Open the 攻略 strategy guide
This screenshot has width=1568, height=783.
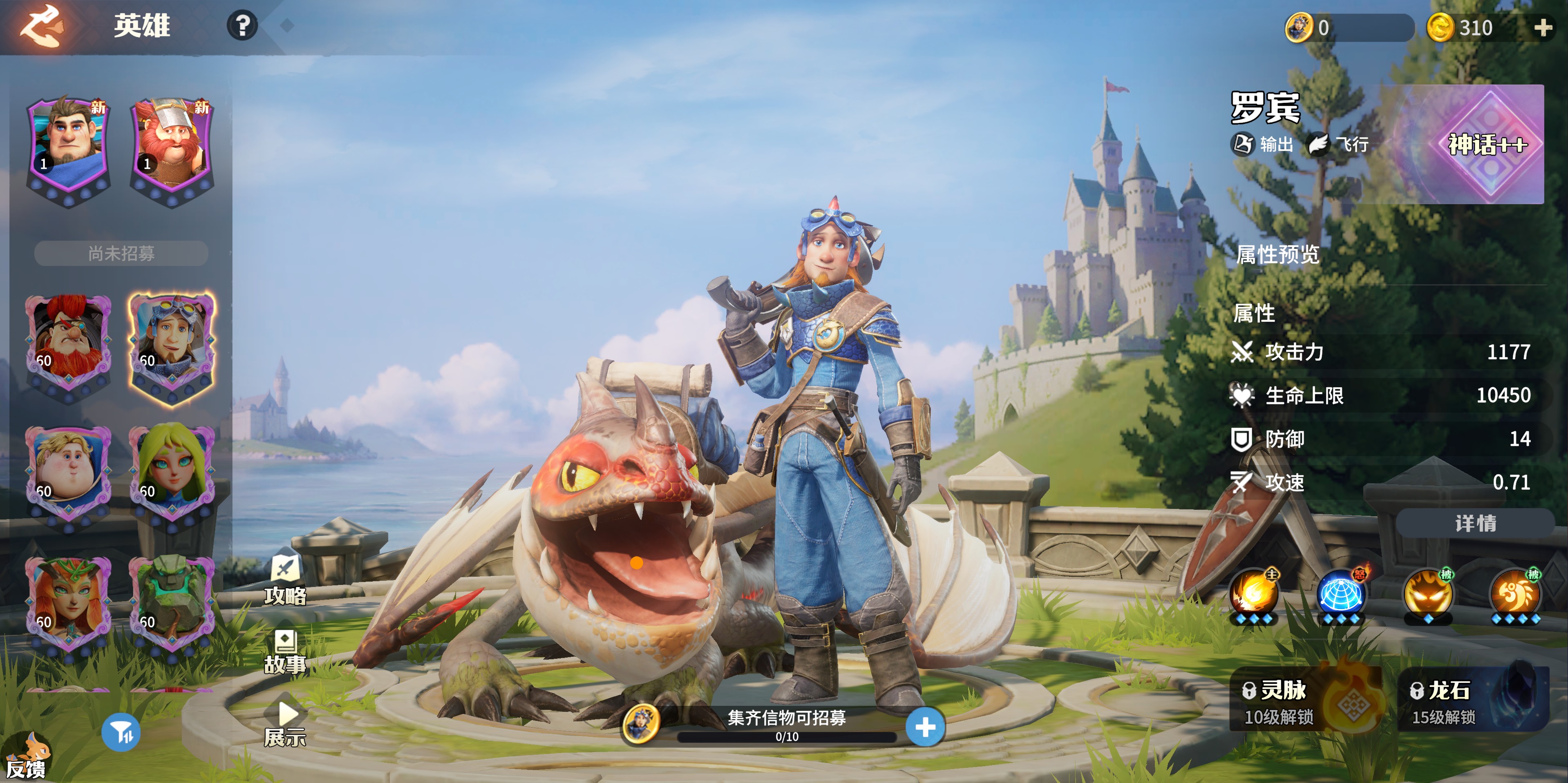pyautogui.click(x=285, y=580)
